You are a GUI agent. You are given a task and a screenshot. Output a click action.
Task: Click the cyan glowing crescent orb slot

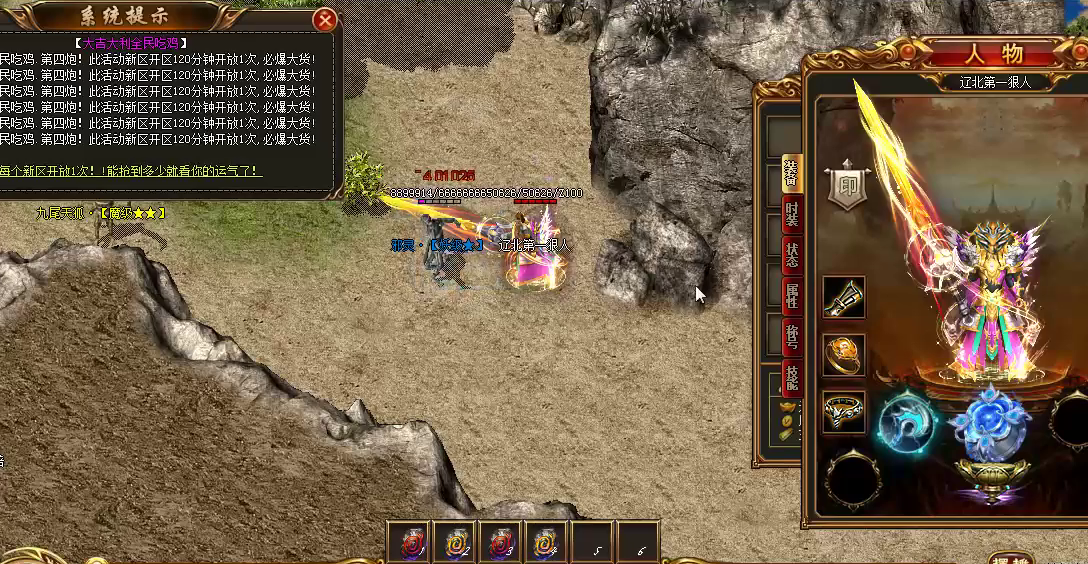pyautogui.click(x=906, y=424)
